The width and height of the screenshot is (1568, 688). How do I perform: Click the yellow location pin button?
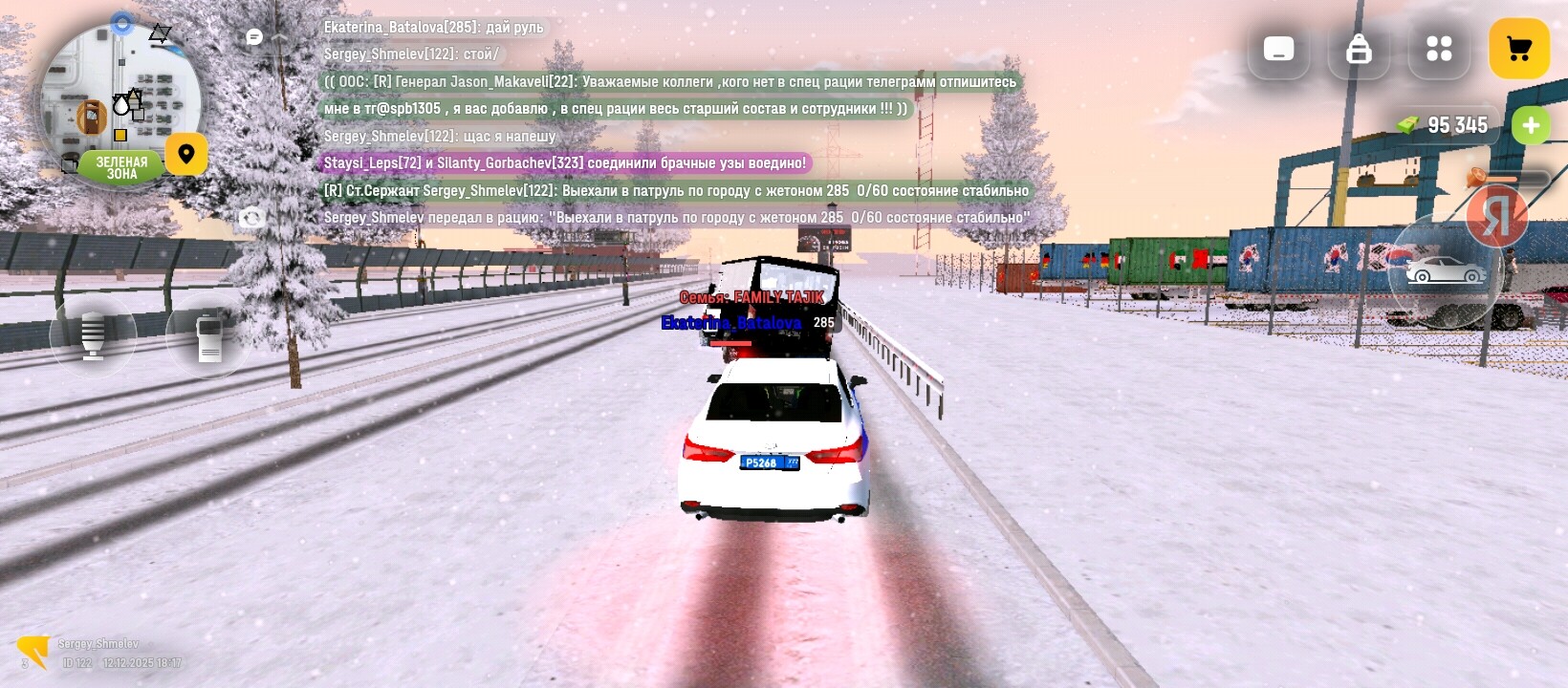coord(186,154)
